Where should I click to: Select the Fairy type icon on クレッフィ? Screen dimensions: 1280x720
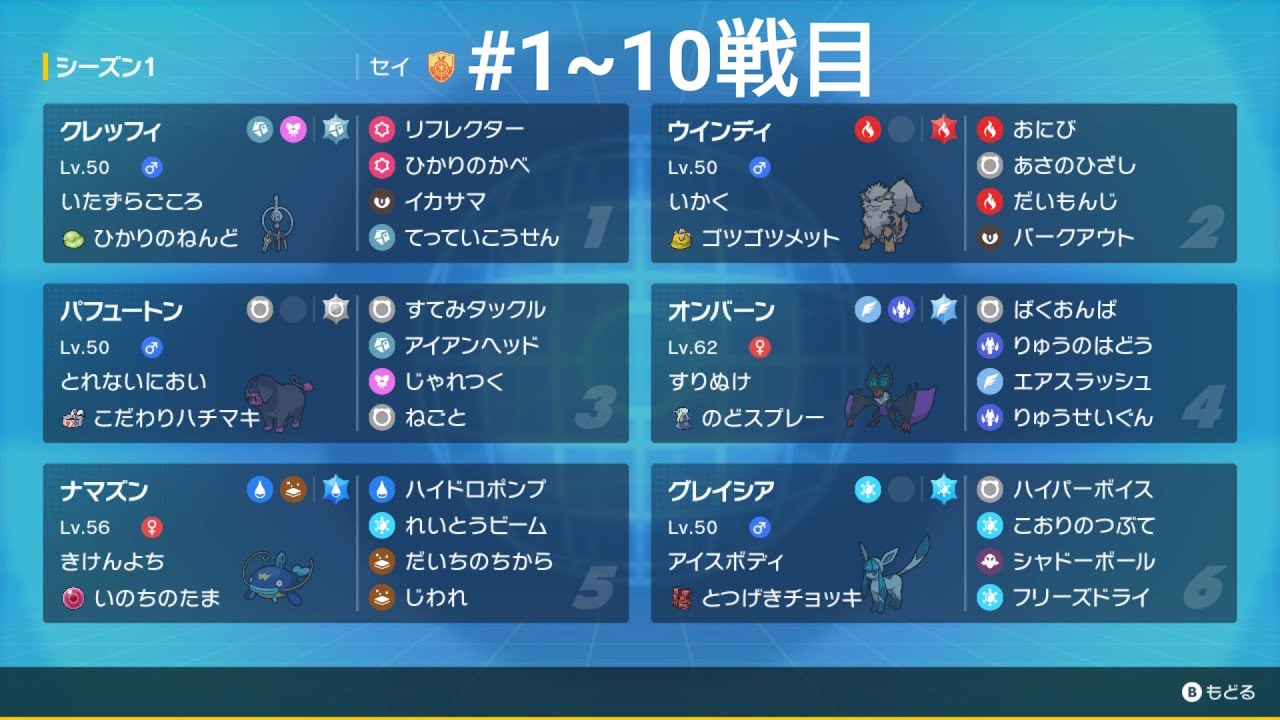point(294,129)
